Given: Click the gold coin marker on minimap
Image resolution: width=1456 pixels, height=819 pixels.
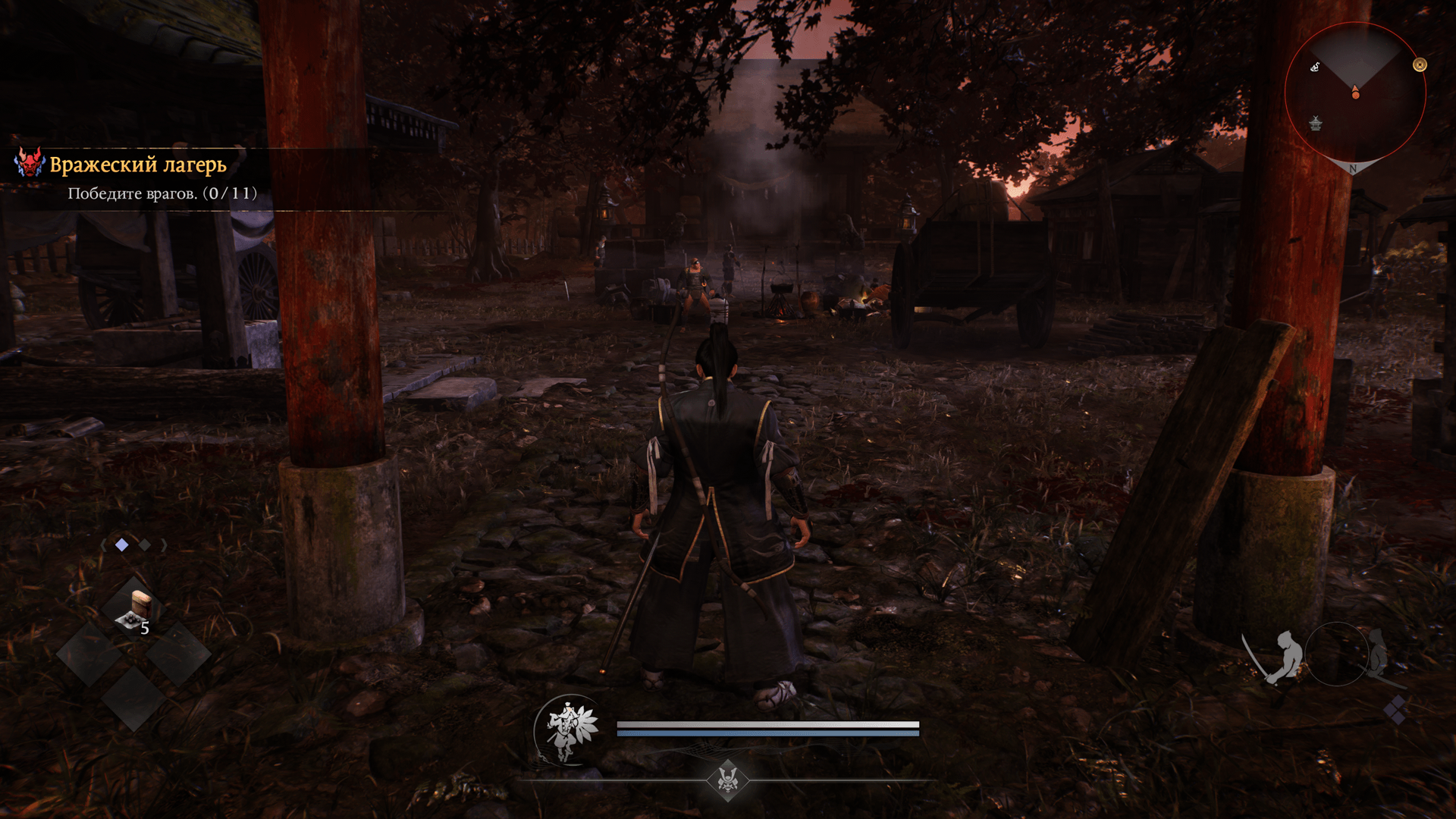Looking at the screenshot, I should tap(1420, 65).
